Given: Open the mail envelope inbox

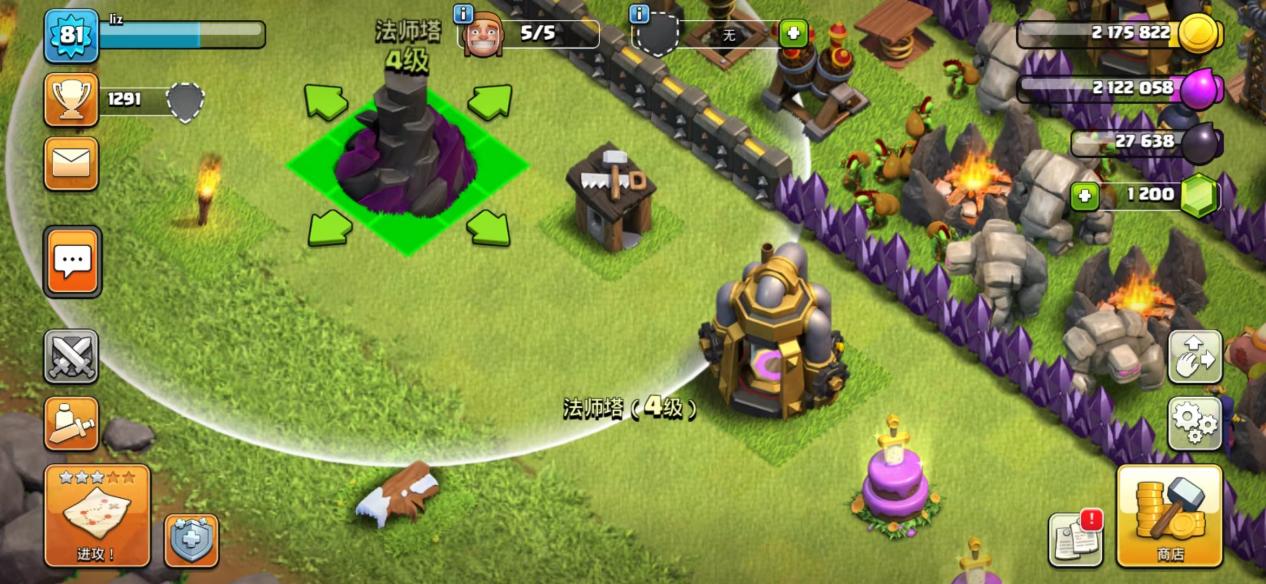Looking at the screenshot, I should 71,163.
